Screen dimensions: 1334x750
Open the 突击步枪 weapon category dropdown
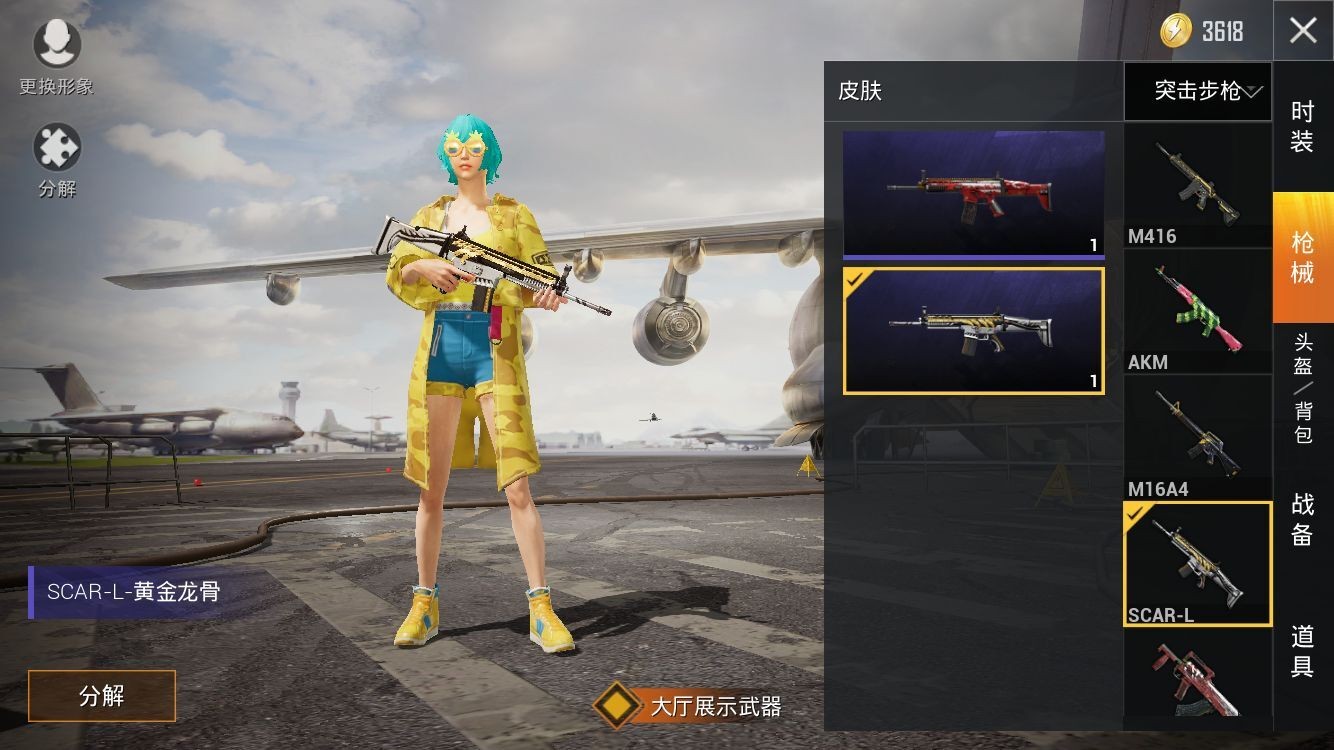coord(1197,91)
